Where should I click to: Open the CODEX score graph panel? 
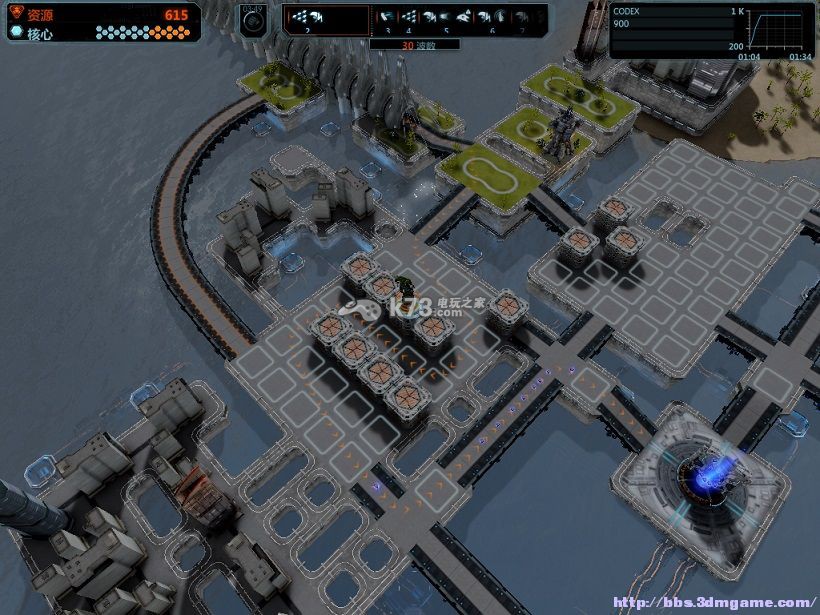click(711, 30)
